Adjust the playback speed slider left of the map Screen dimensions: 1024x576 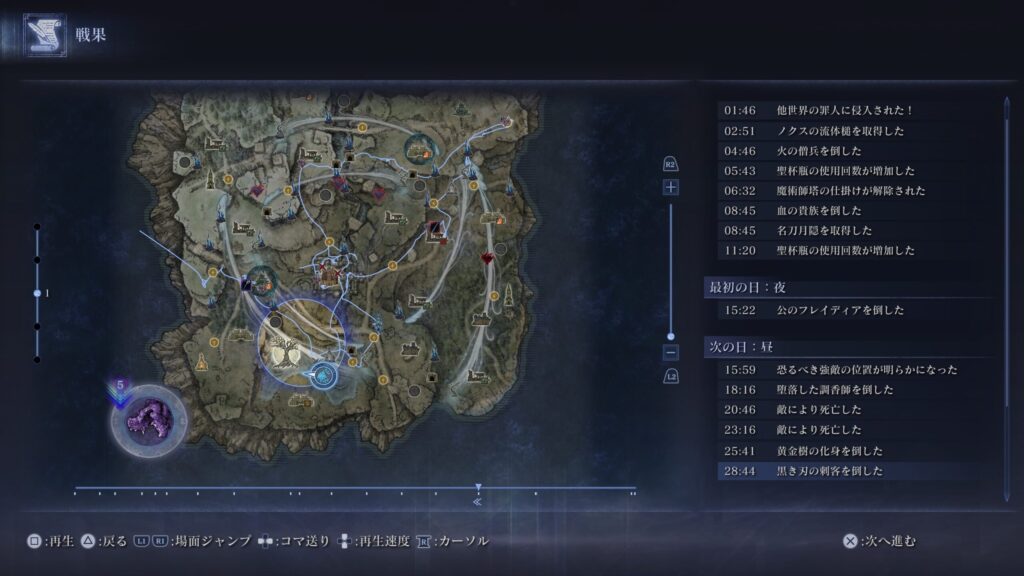click(x=37, y=293)
